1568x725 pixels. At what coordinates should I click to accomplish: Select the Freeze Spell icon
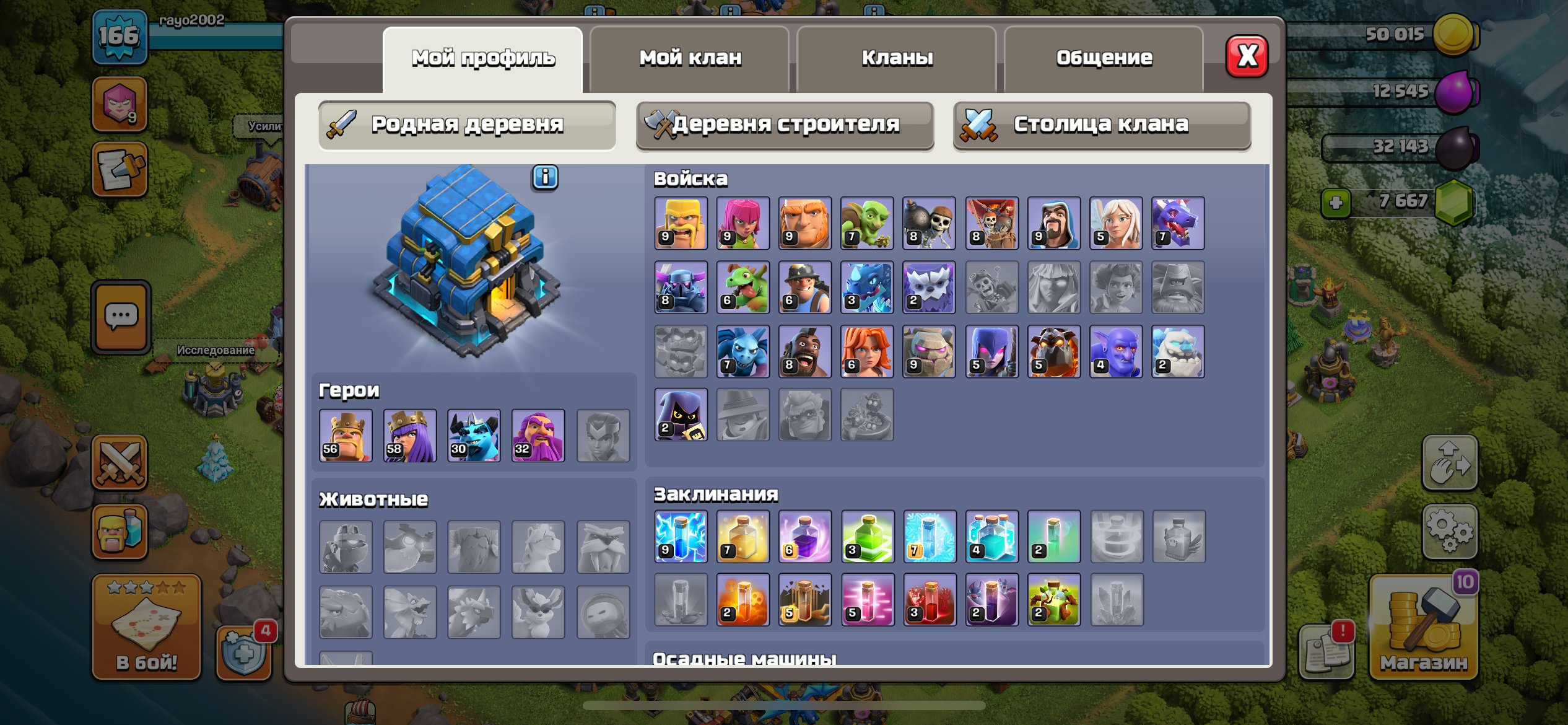(930, 537)
